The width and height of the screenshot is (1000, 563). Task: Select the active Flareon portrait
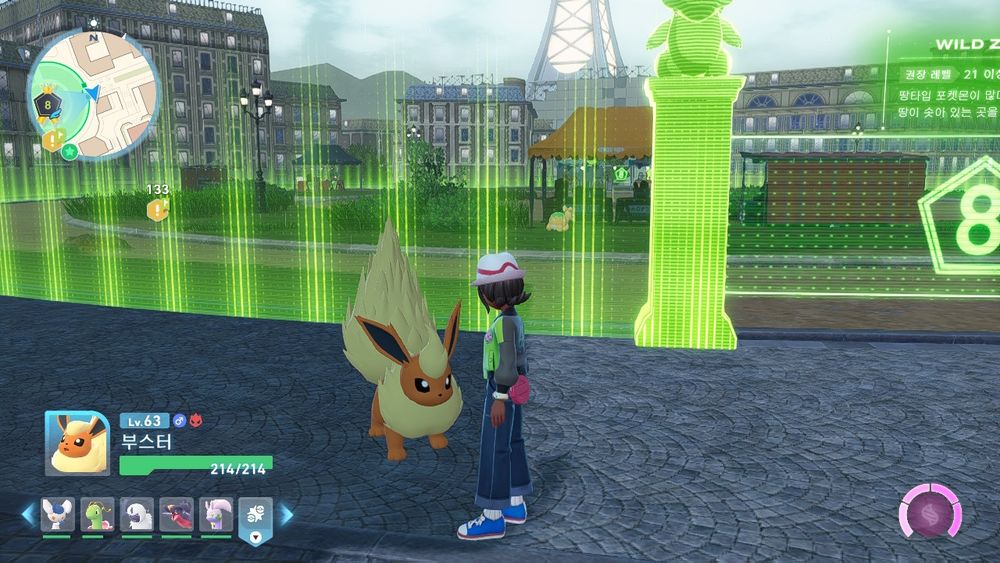pyautogui.click(x=77, y=443)
